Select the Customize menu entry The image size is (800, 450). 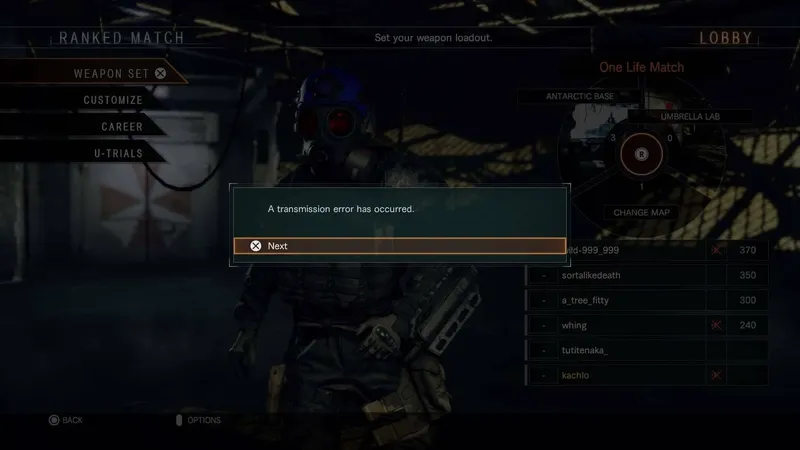[x=112, y=100]
